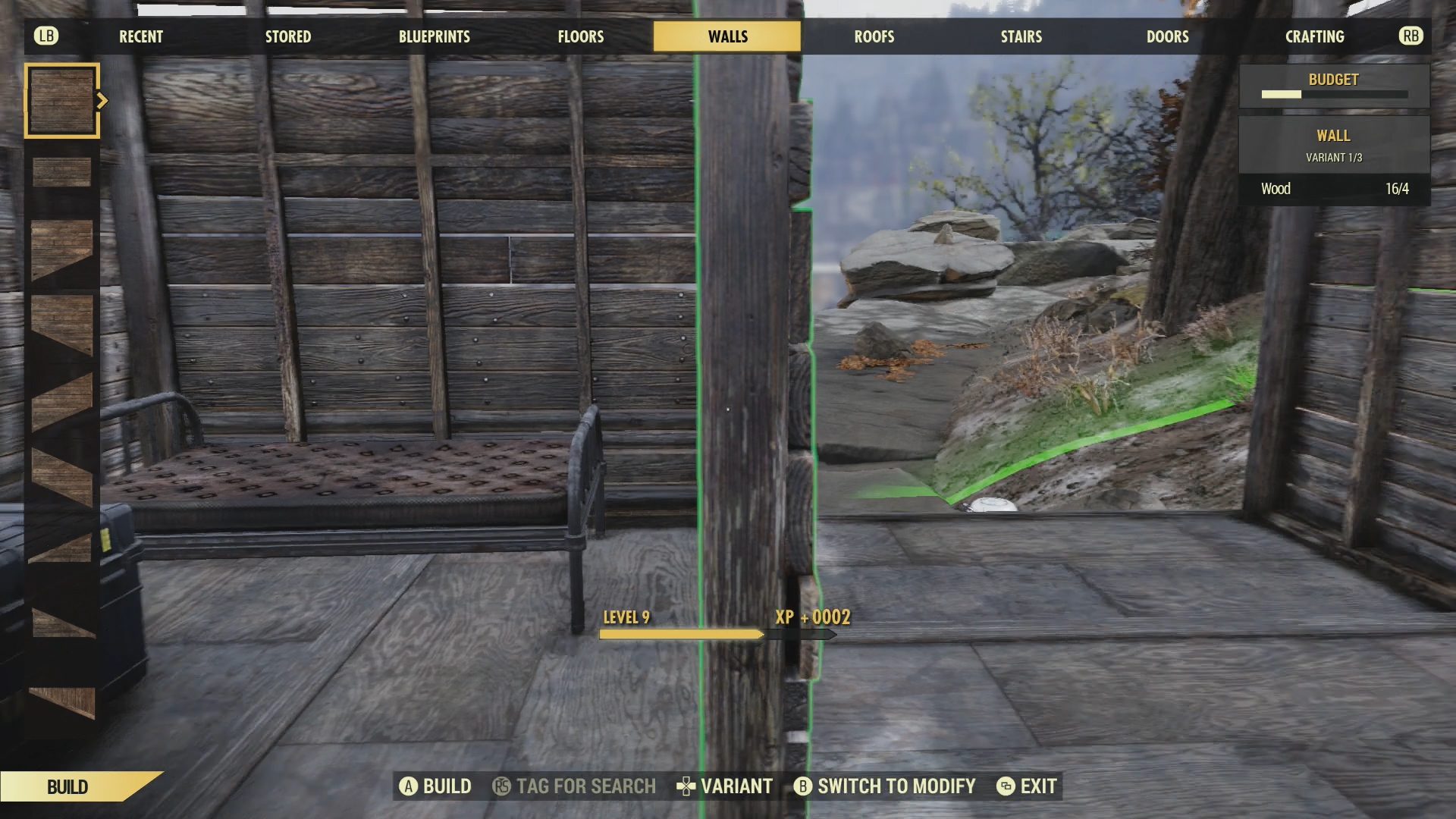1456x819 pixels.
Task: Click the A button icon next to Build
Action: (410, 786)
